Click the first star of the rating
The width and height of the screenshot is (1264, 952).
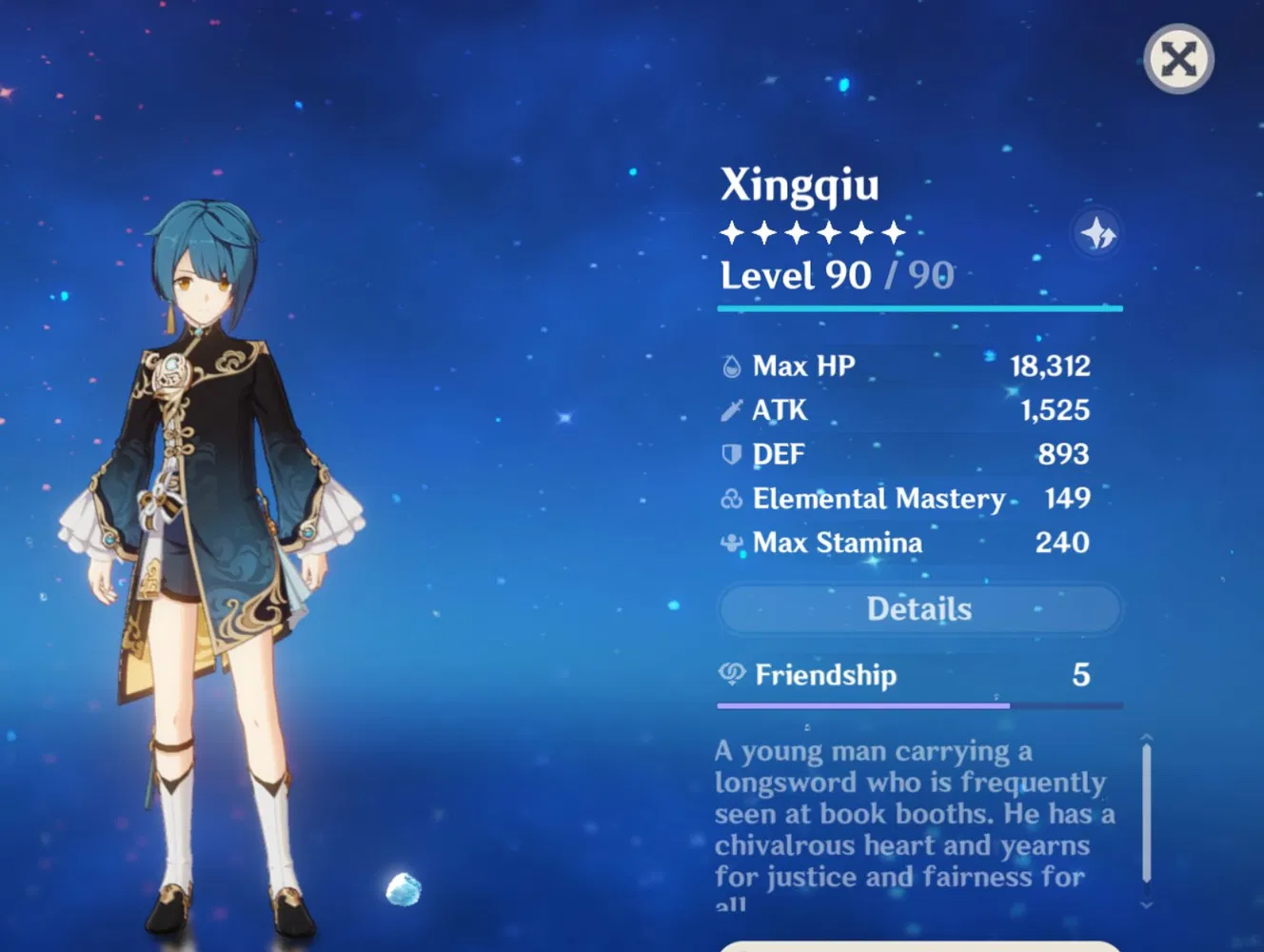pos(732,230)
